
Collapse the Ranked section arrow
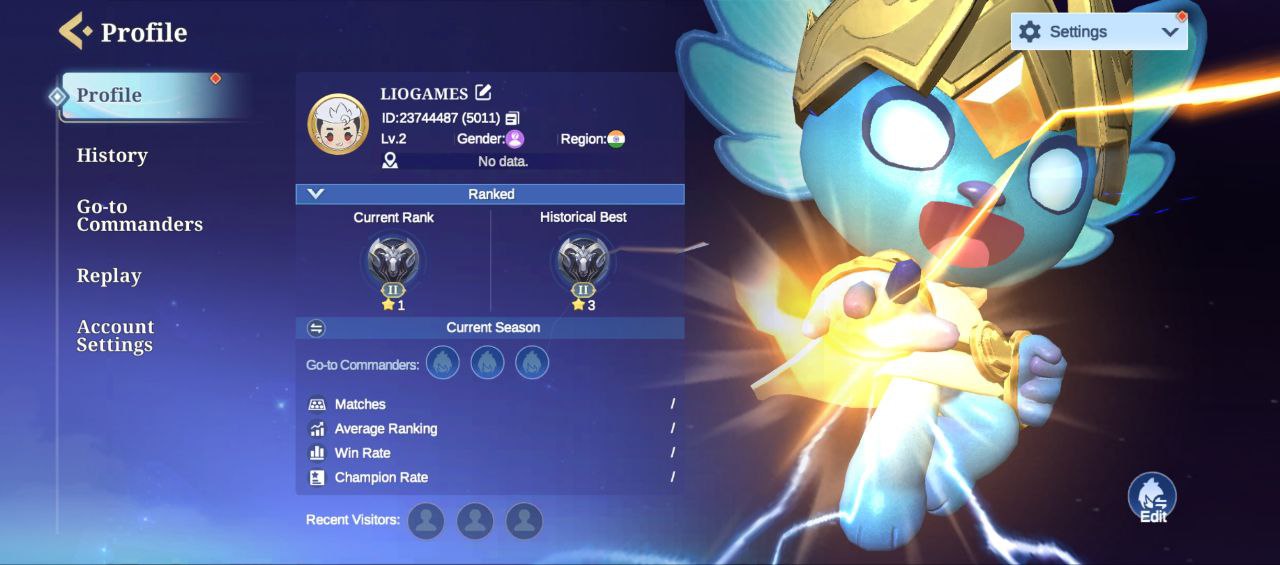tap(316, 194)
